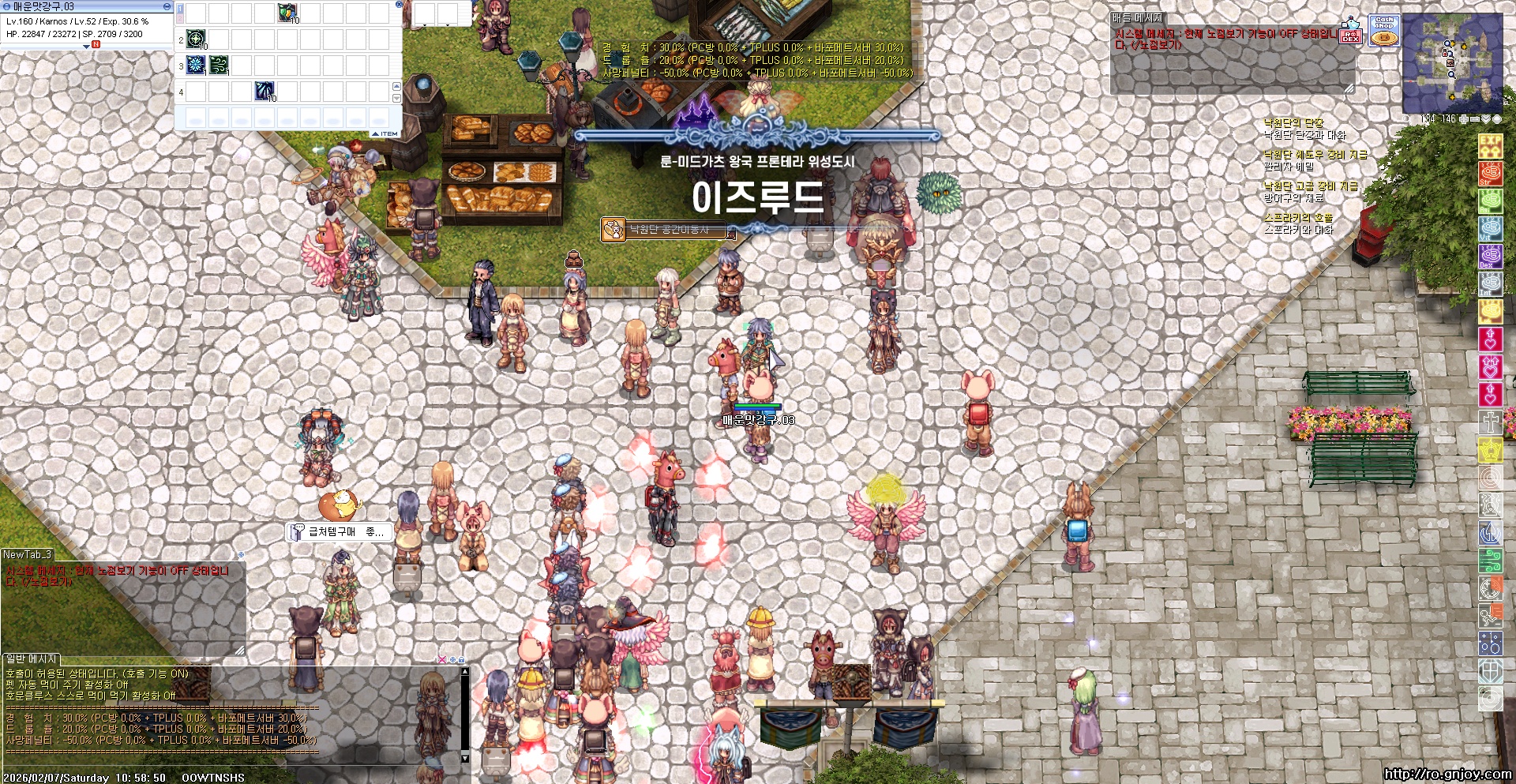Open the 낙원단의 단장 quest link
Image resolution: width=1516 pixels, height=784 pixels.
(x=1293, y=123)
